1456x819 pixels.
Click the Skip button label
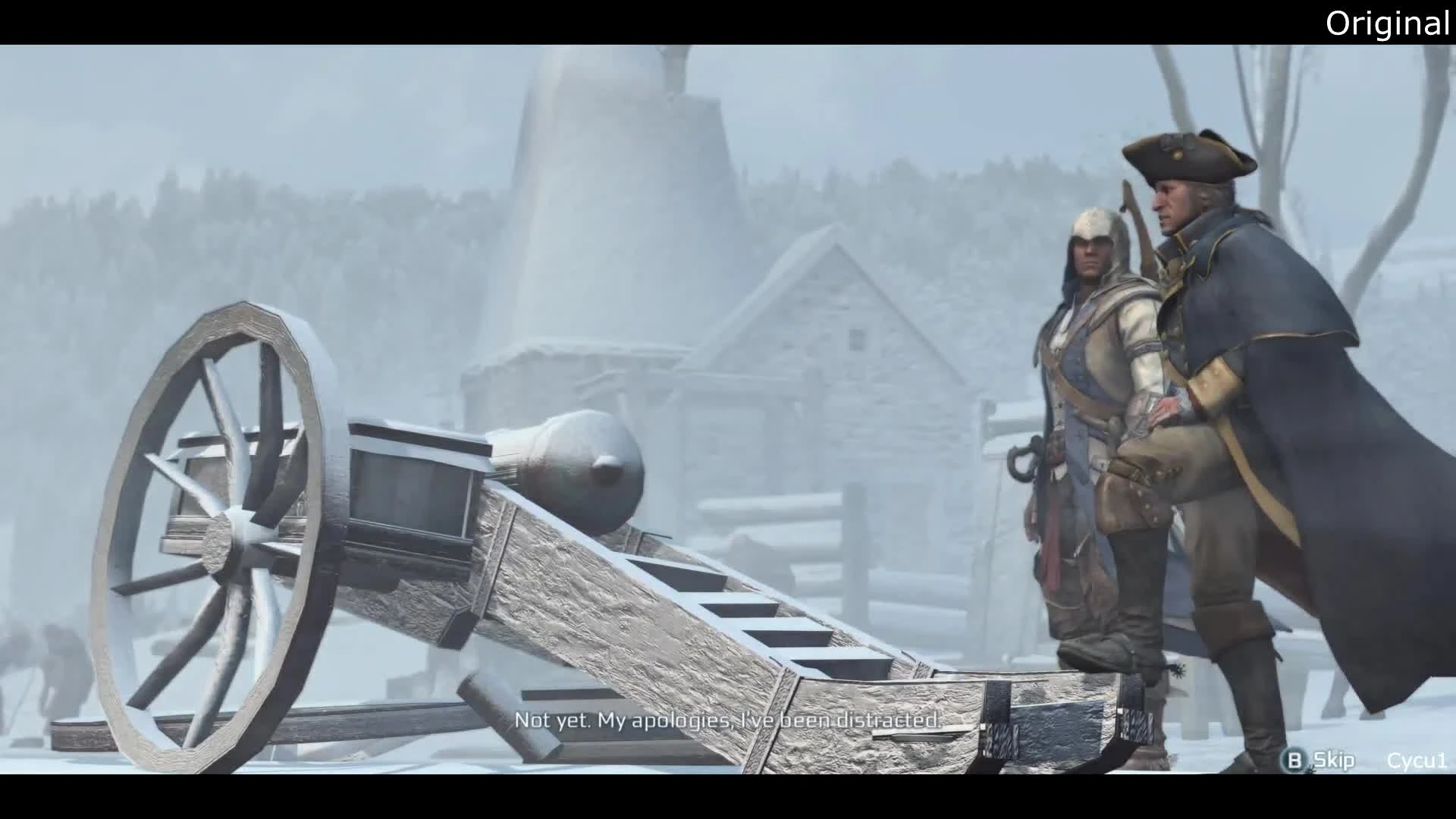point(1335,760)
